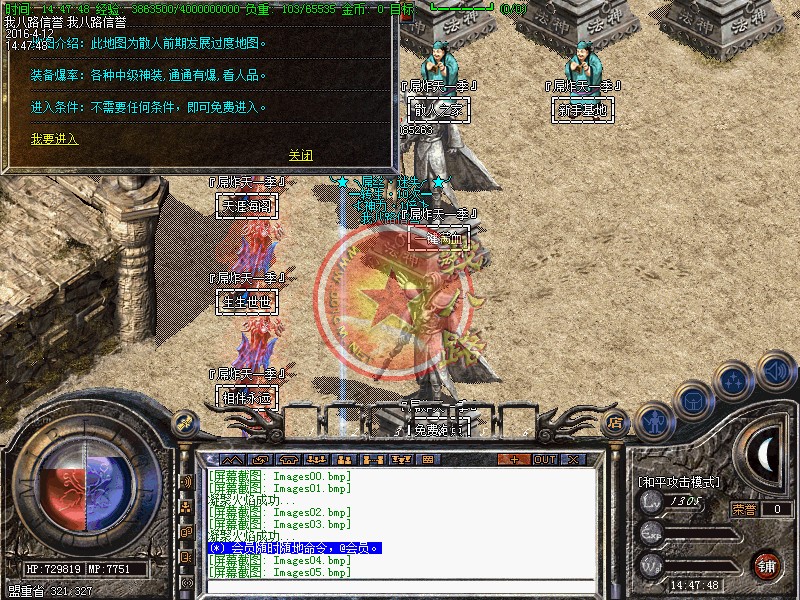The height and width of the screenshot is (600, 800).
Task: Close the dialogue with the 关闭 link
Action: click(x=300, y=155)
